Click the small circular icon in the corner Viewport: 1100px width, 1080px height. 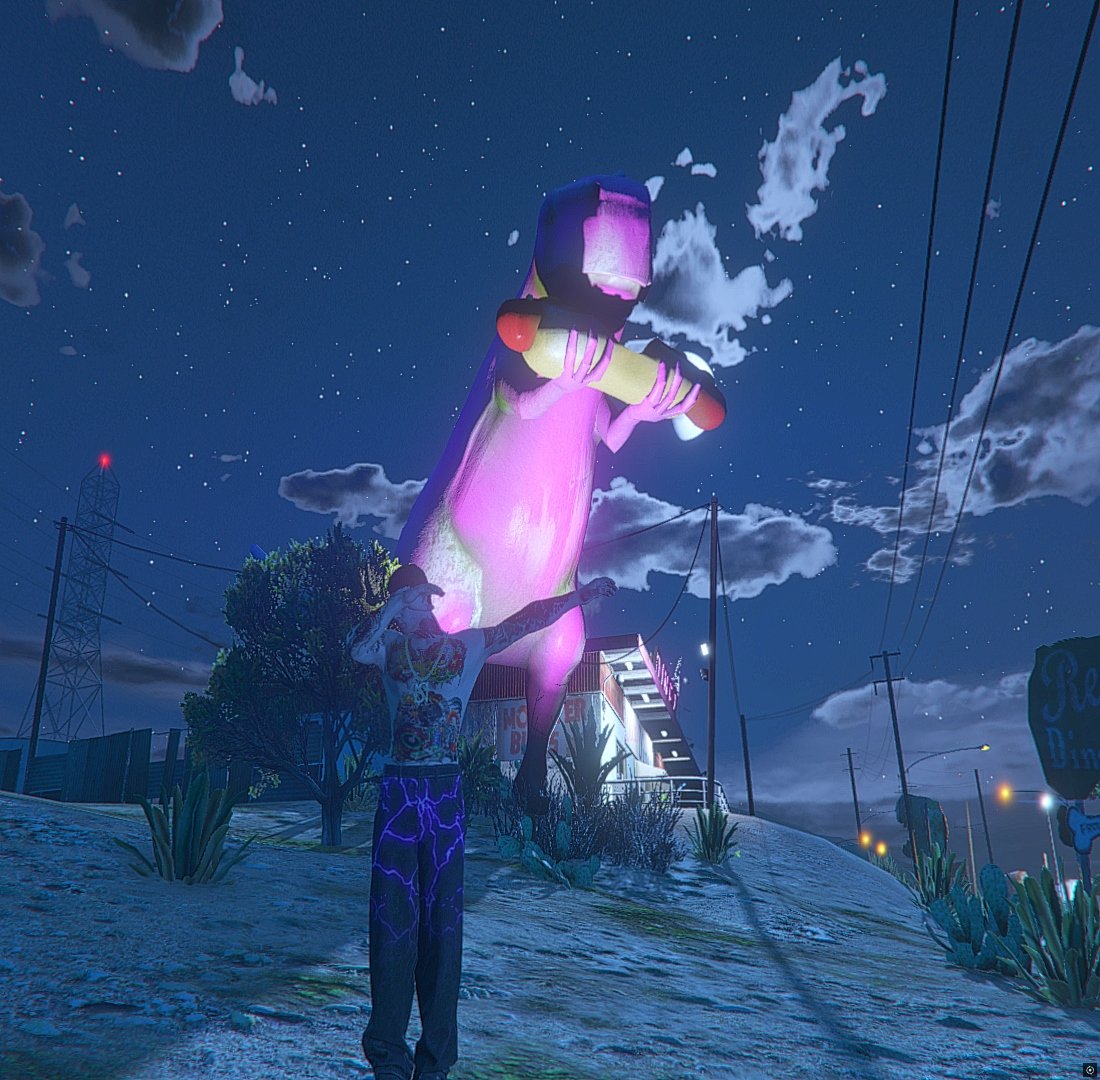click(1089, 1069)
